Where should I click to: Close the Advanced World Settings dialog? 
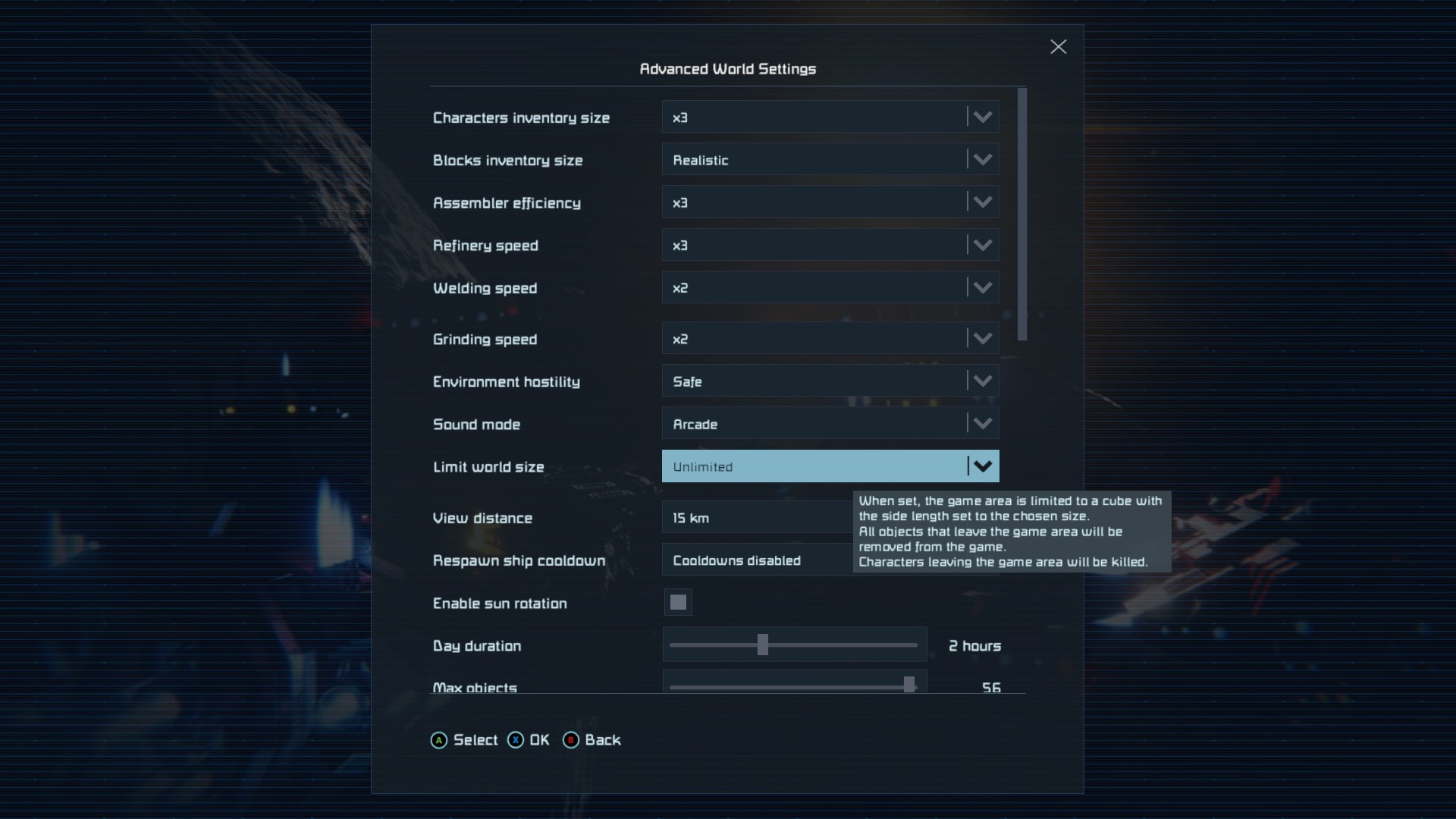(x=1058, y=47)
